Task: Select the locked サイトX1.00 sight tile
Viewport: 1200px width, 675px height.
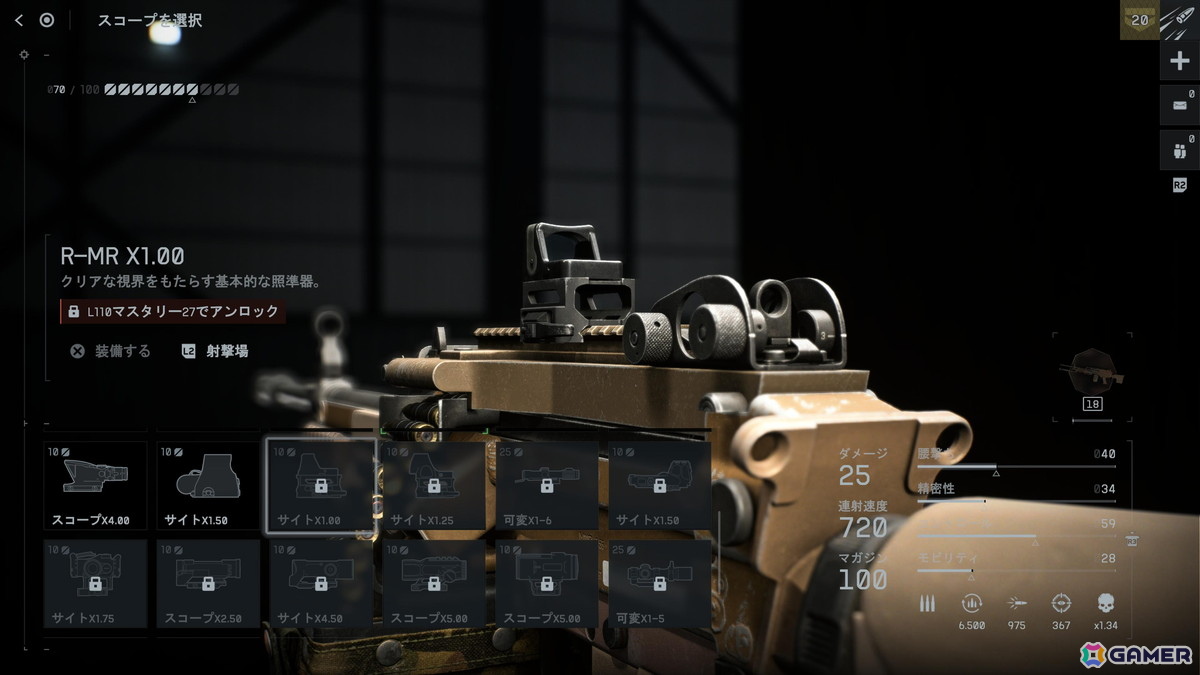Action: (320, 486)
